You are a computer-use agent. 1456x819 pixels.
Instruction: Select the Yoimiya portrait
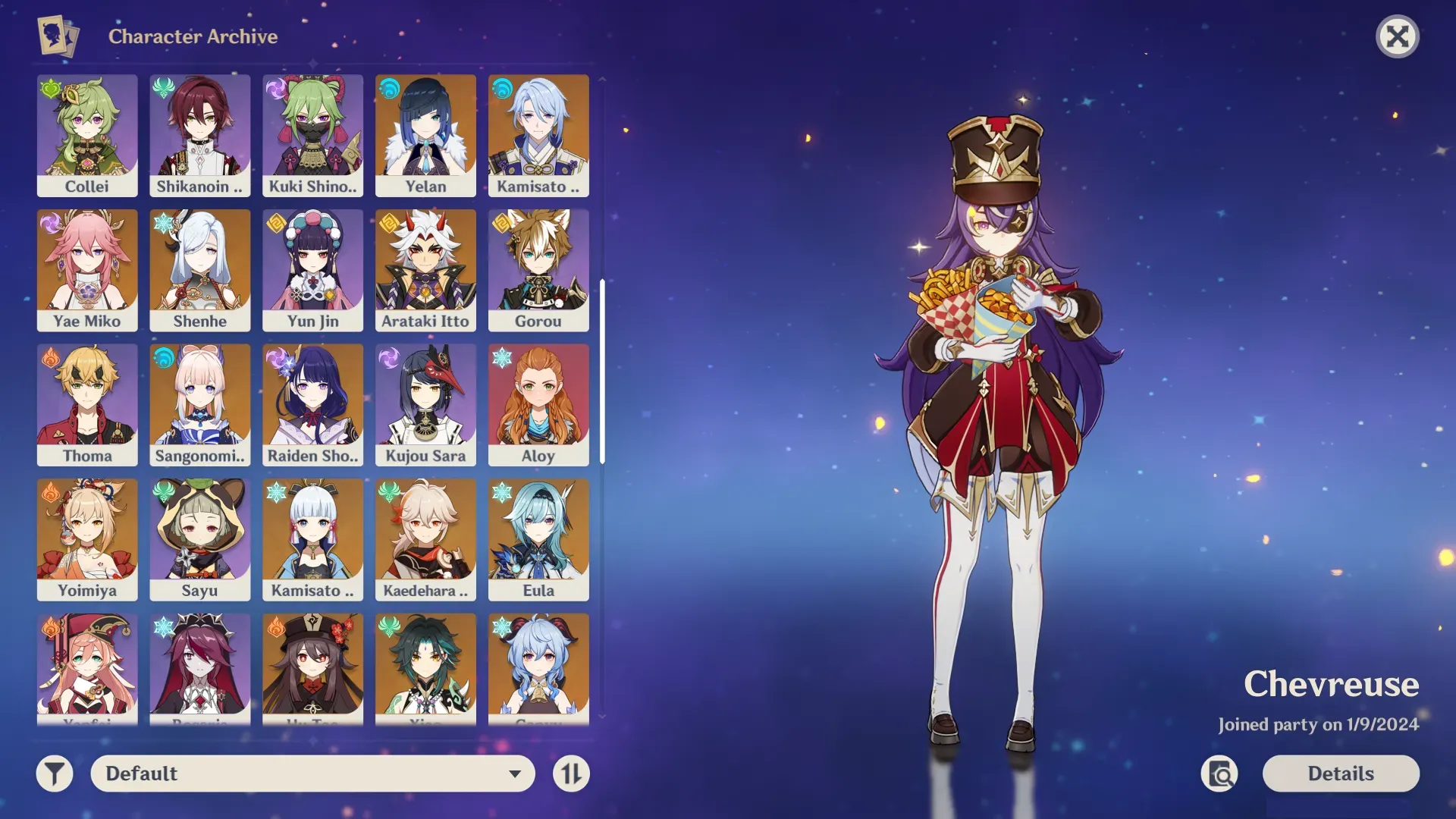tap(87, 539)
